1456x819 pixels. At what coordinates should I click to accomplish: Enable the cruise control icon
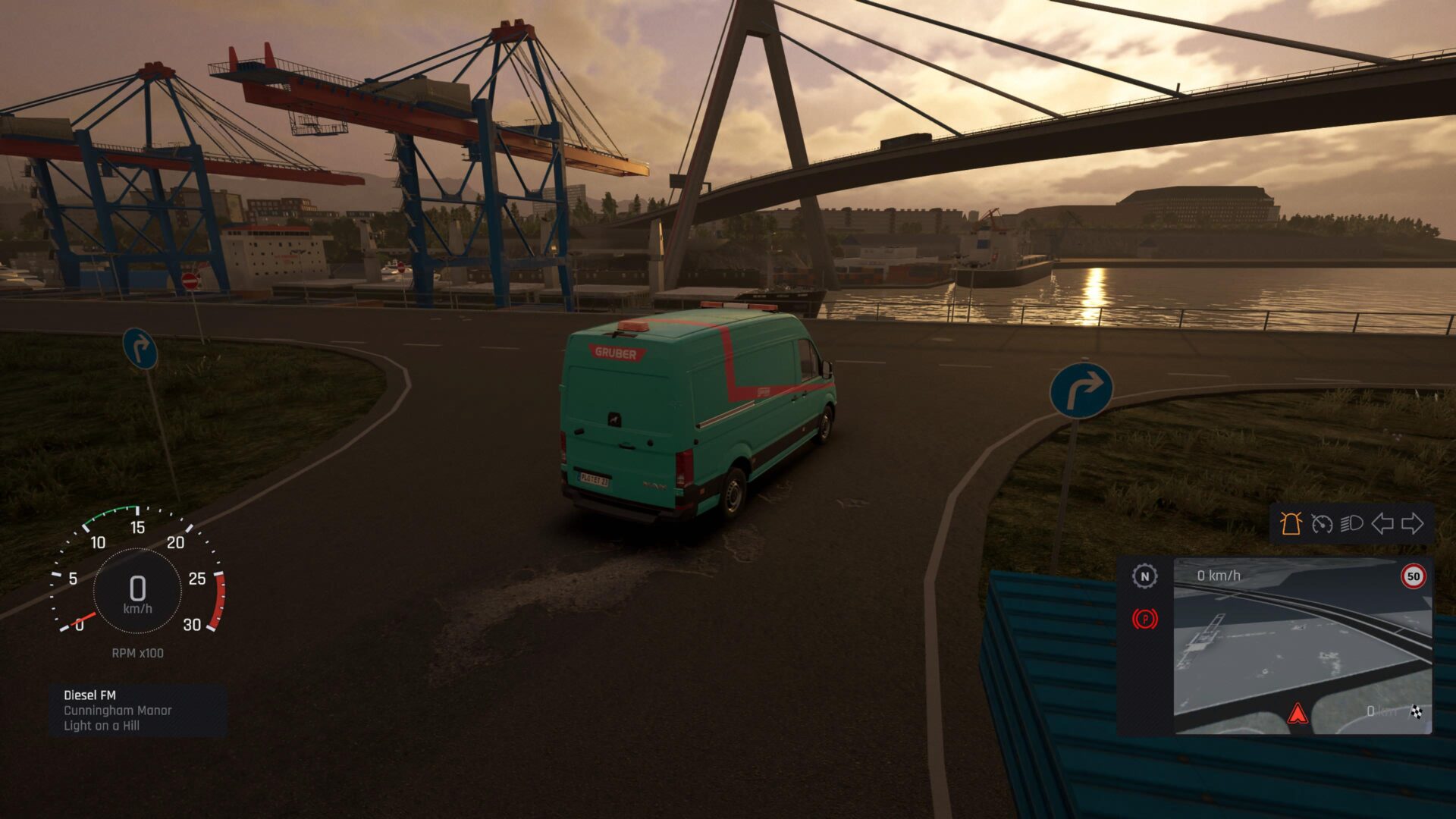(x=1322, y=523)
